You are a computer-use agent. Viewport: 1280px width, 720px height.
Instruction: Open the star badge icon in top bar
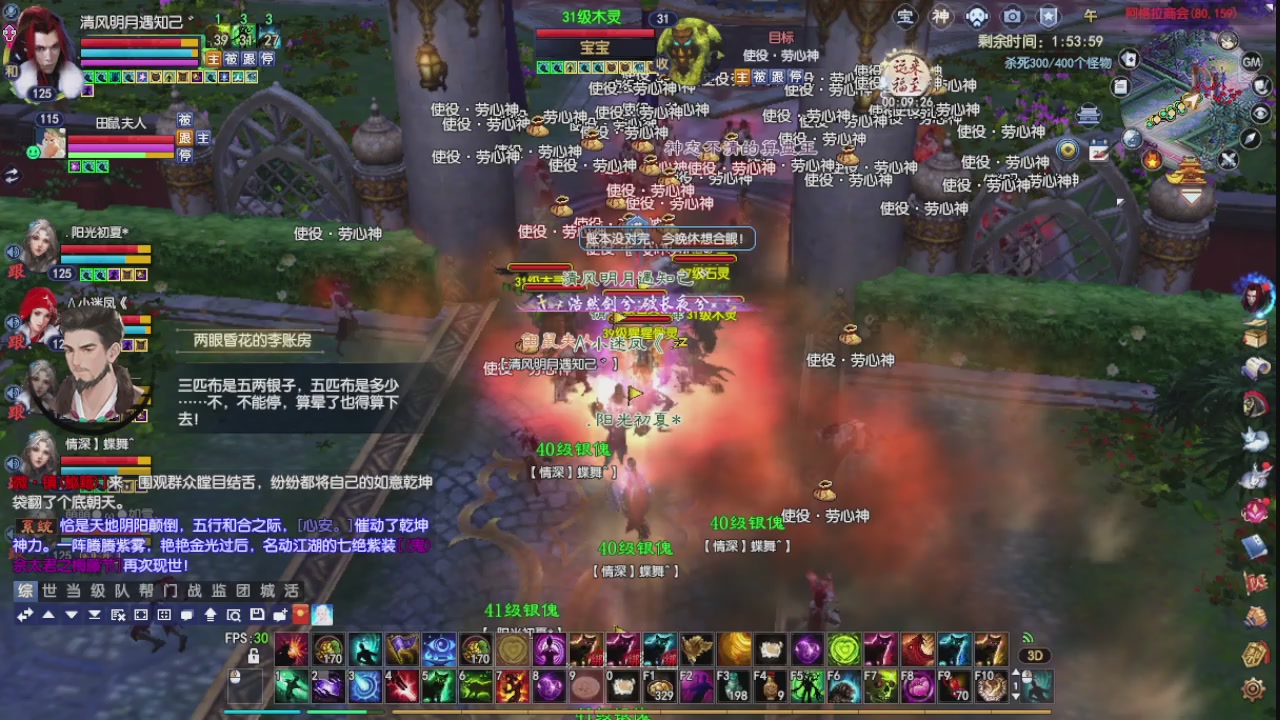pos(1049,16)
